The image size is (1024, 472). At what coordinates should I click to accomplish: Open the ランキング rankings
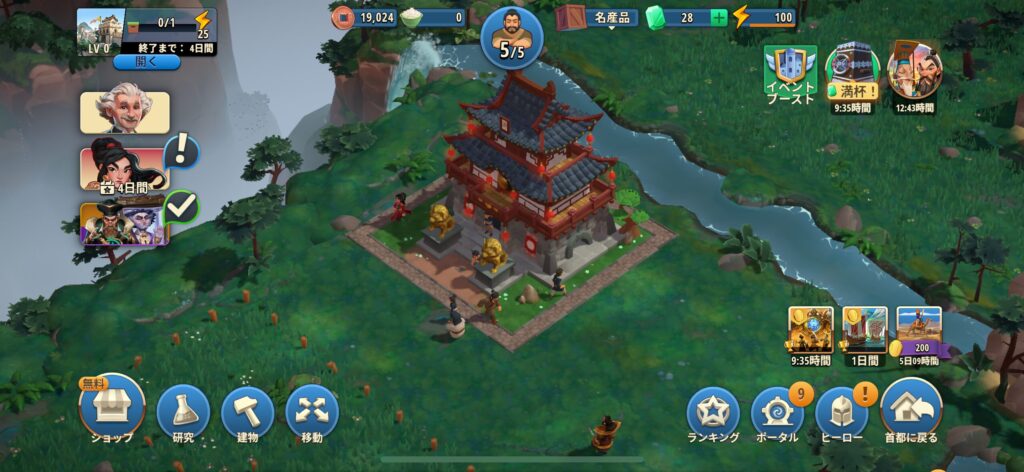click(713, 411)
